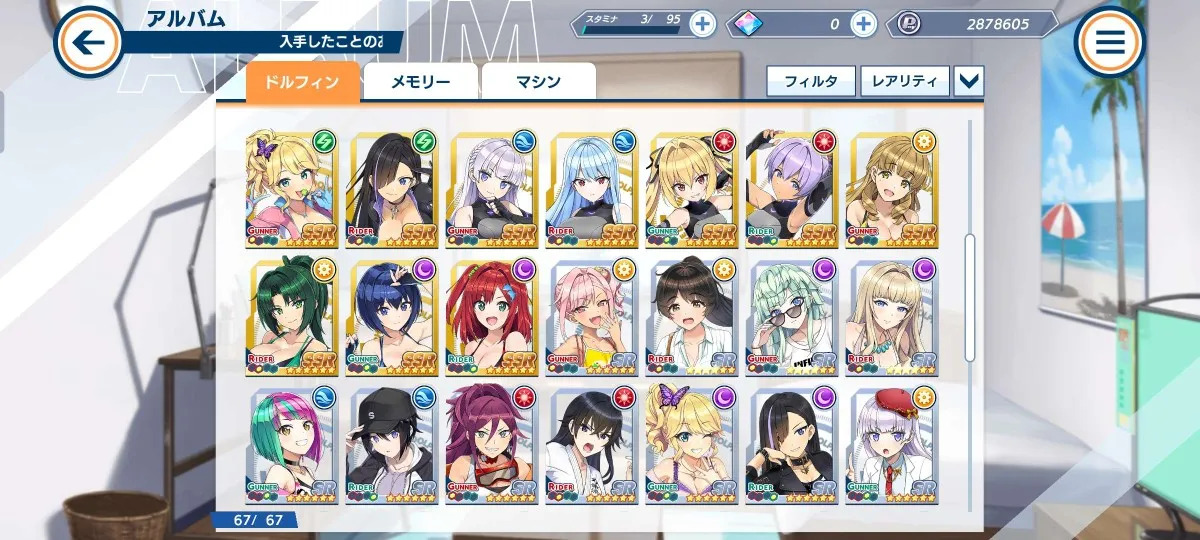View the short purple-haired SSR Rider card
1200x540 pixels.
coord(790,190)
